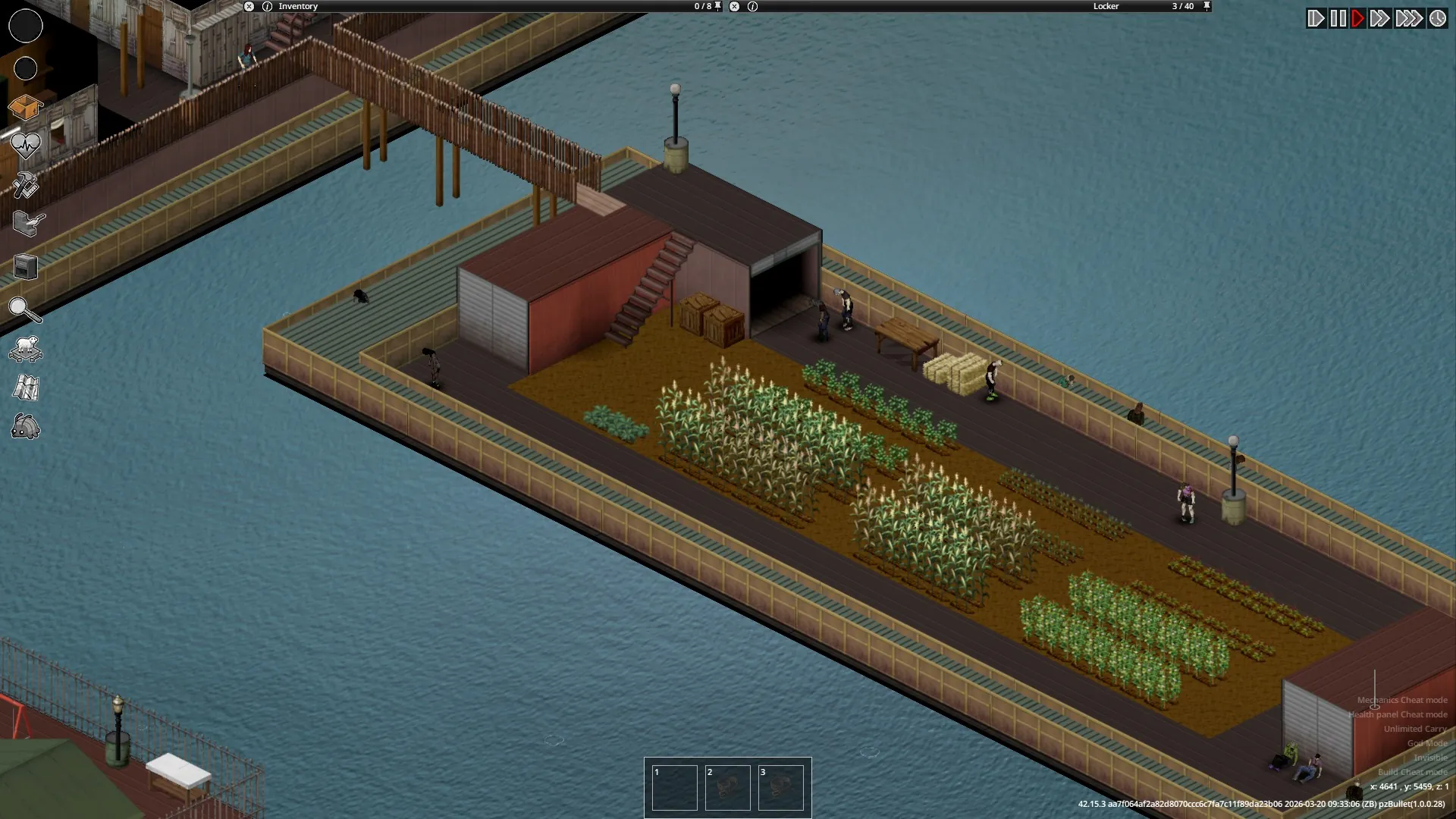
Task: Click the clock wait button
Action: pos(1438,18)
